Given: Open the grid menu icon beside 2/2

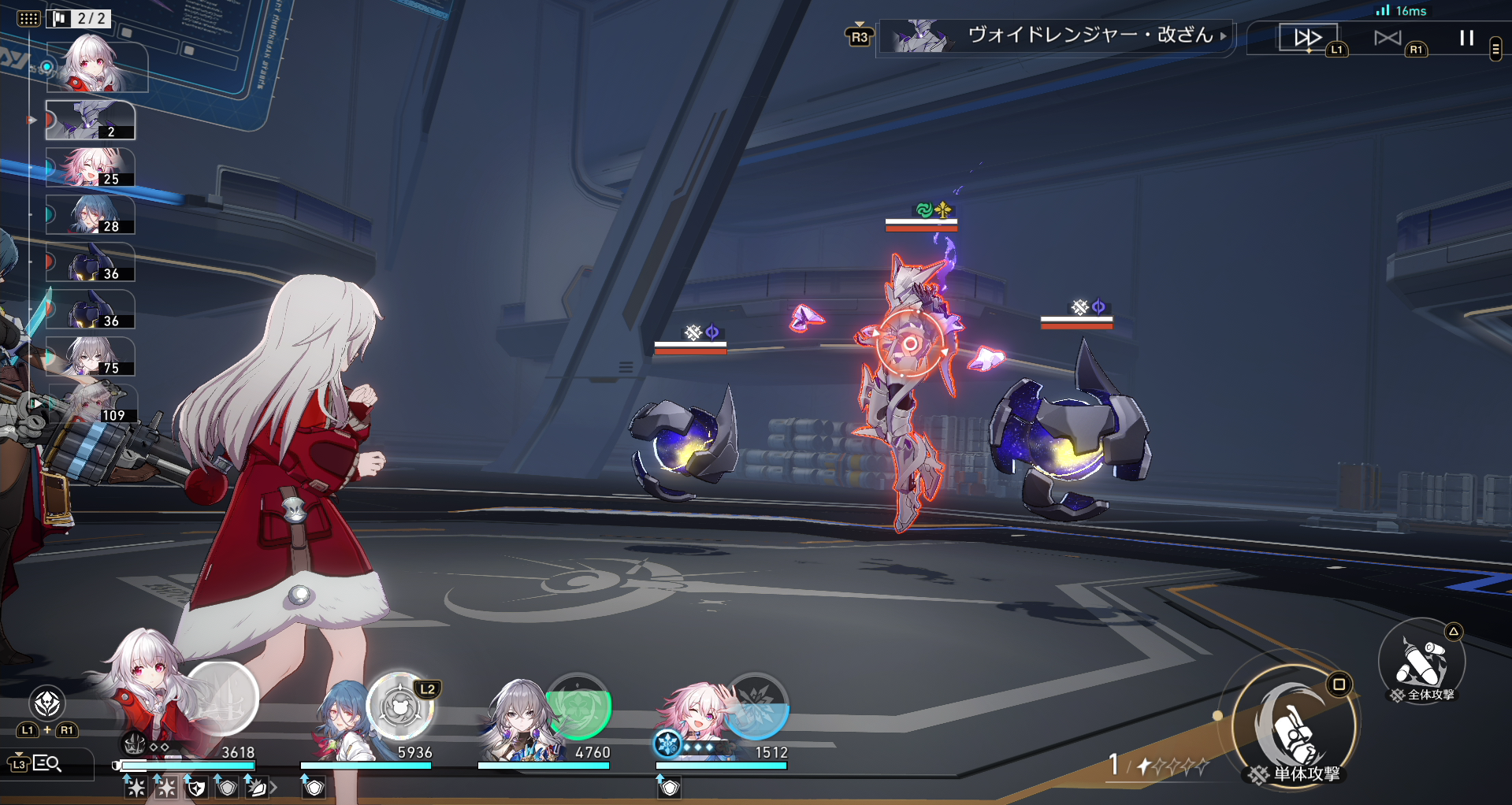Looking at the screenshot, I should click(x=28, y=18).
